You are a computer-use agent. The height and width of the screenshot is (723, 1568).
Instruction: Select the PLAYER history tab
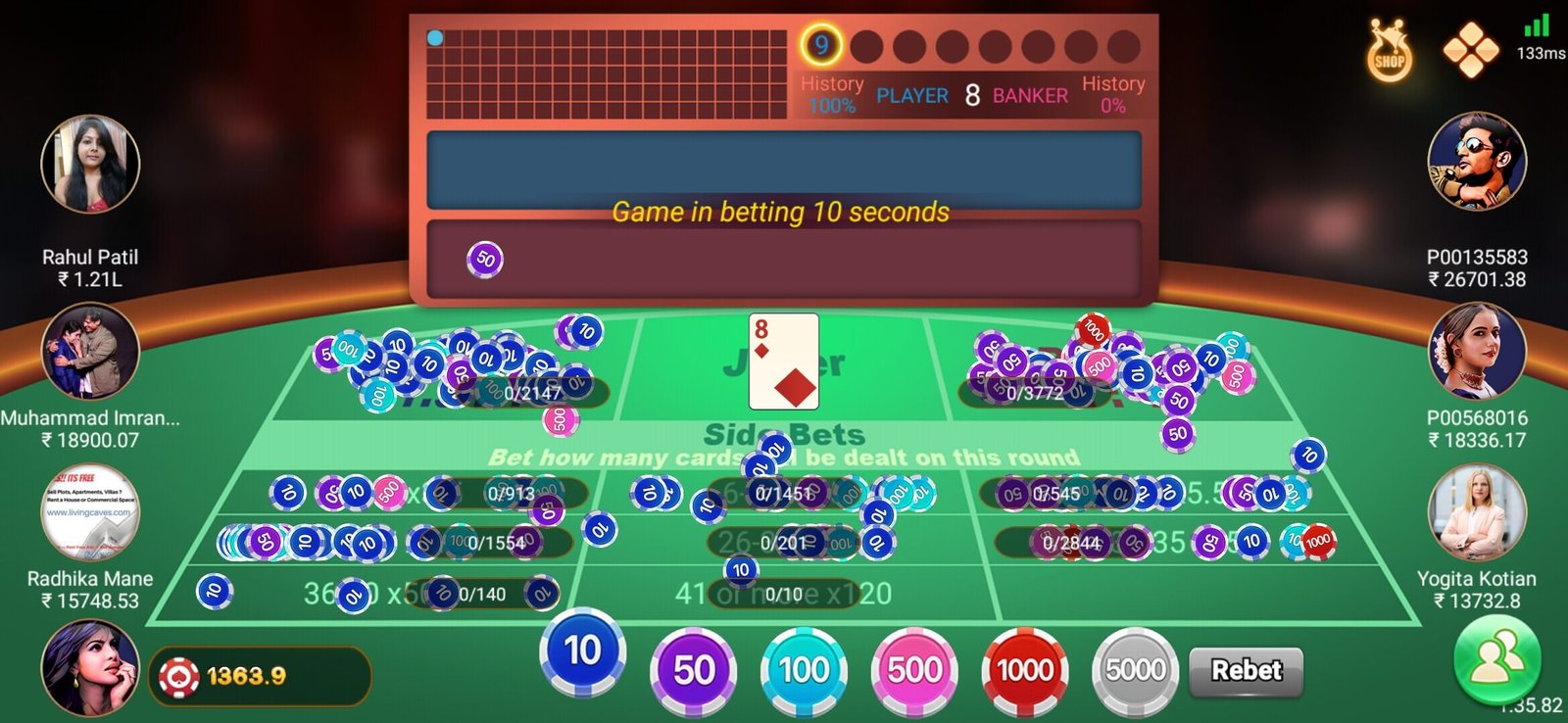(x=912, y=96)
